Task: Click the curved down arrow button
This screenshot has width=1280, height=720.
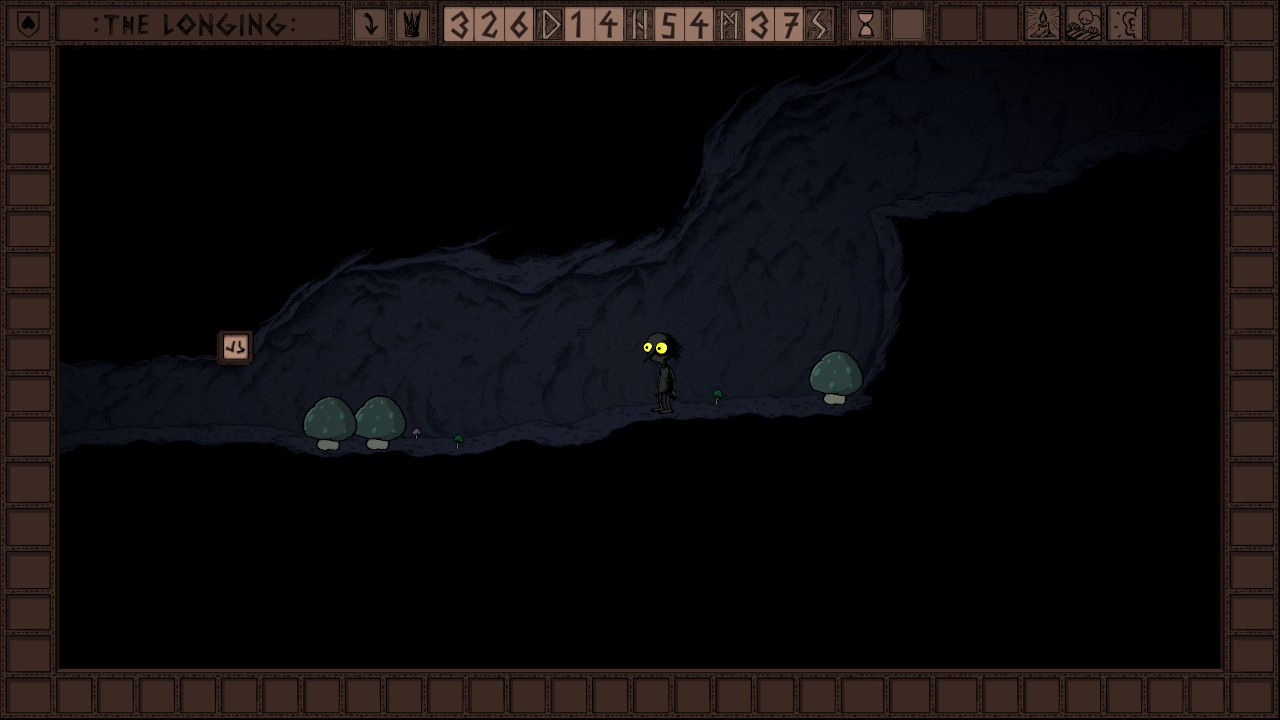Action: pos(370,24)
